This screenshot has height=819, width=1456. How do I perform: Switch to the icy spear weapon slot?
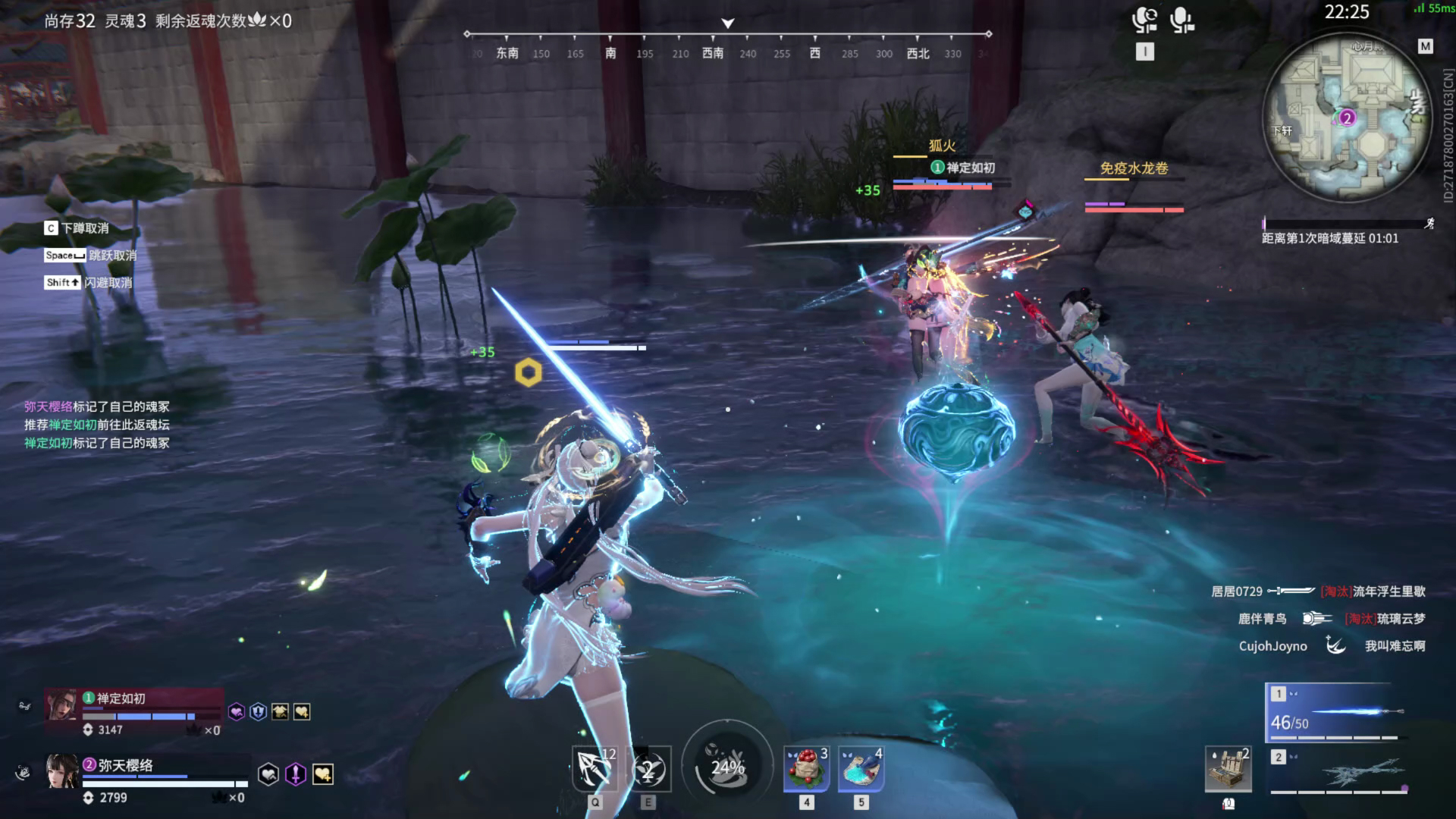click(1339, 772)
